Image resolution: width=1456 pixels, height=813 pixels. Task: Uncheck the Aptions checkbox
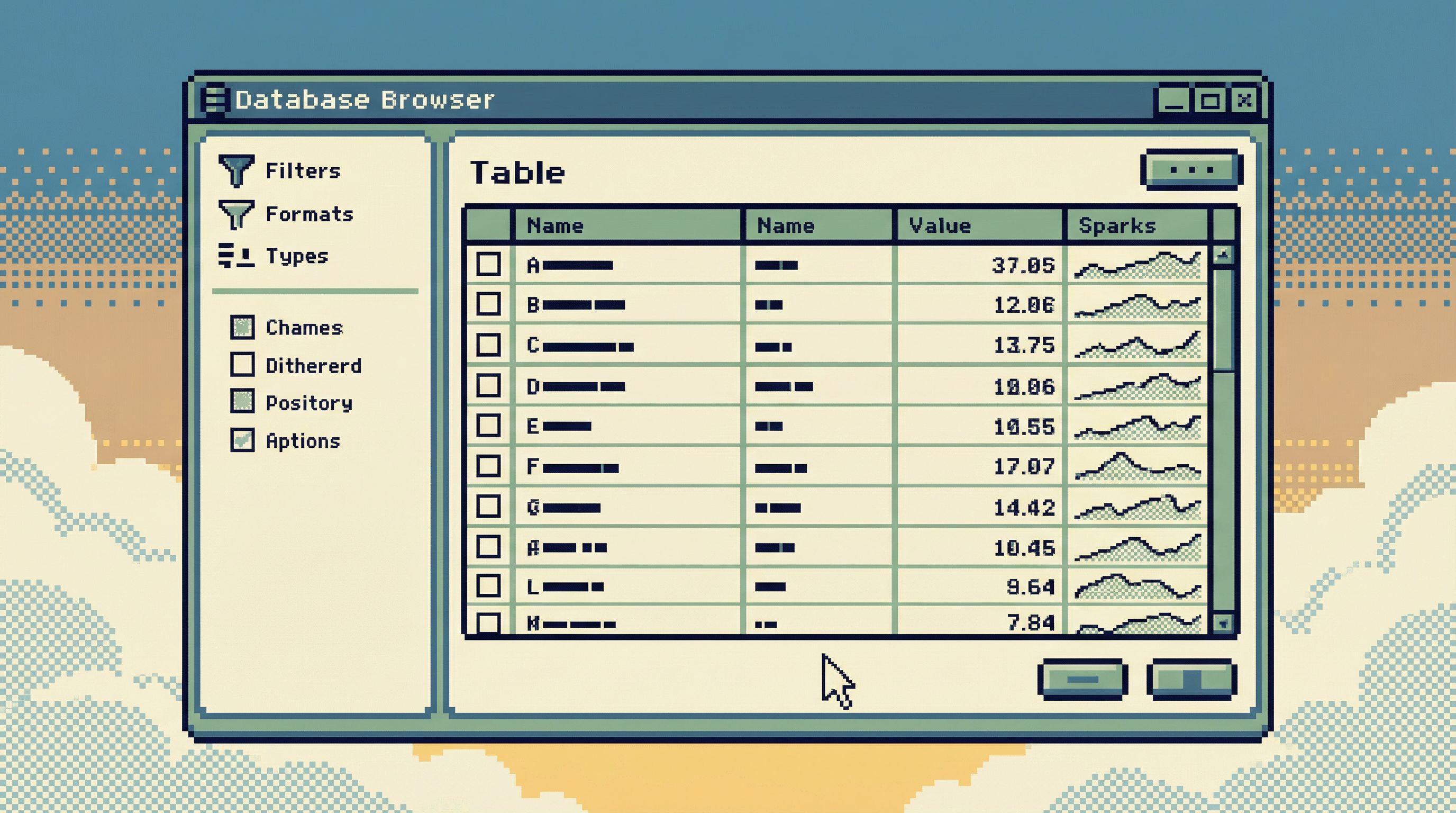point(242,440)
